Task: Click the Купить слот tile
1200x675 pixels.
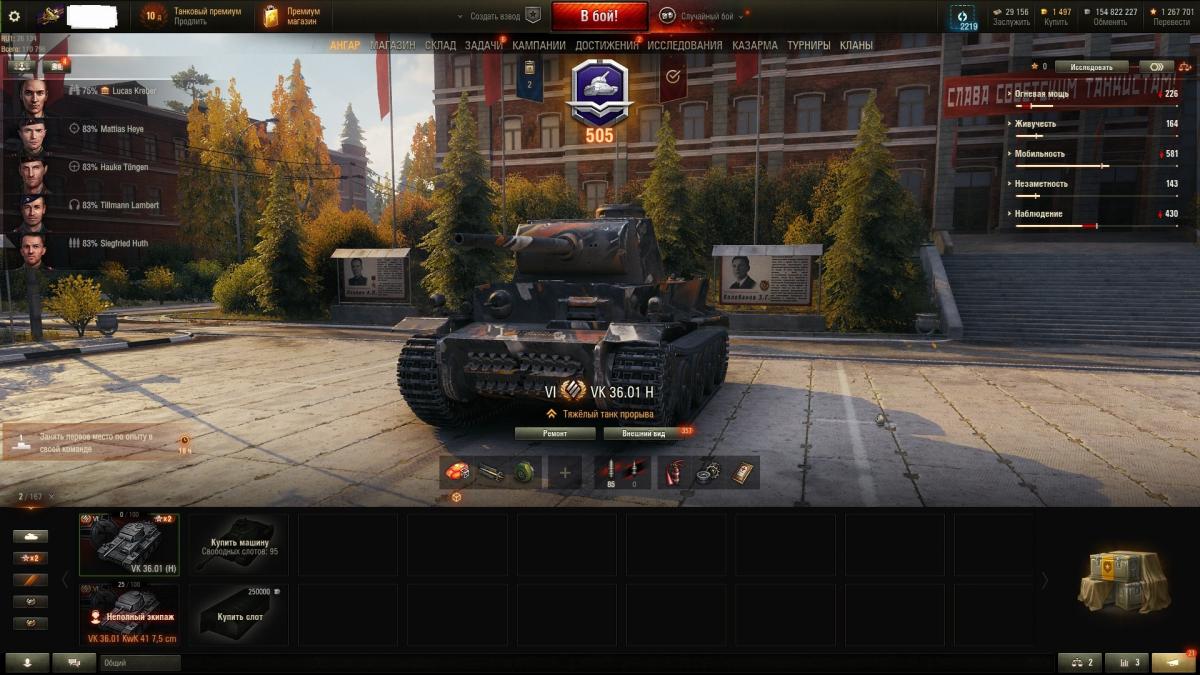Action: tap(239, 614)
